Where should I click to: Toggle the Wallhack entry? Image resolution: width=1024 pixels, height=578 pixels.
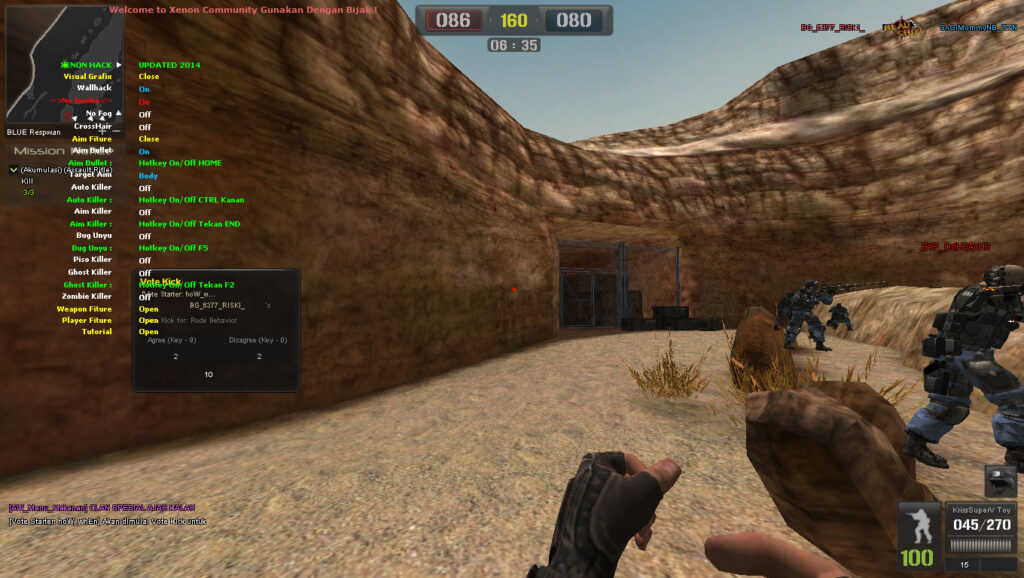pos(94,88)
